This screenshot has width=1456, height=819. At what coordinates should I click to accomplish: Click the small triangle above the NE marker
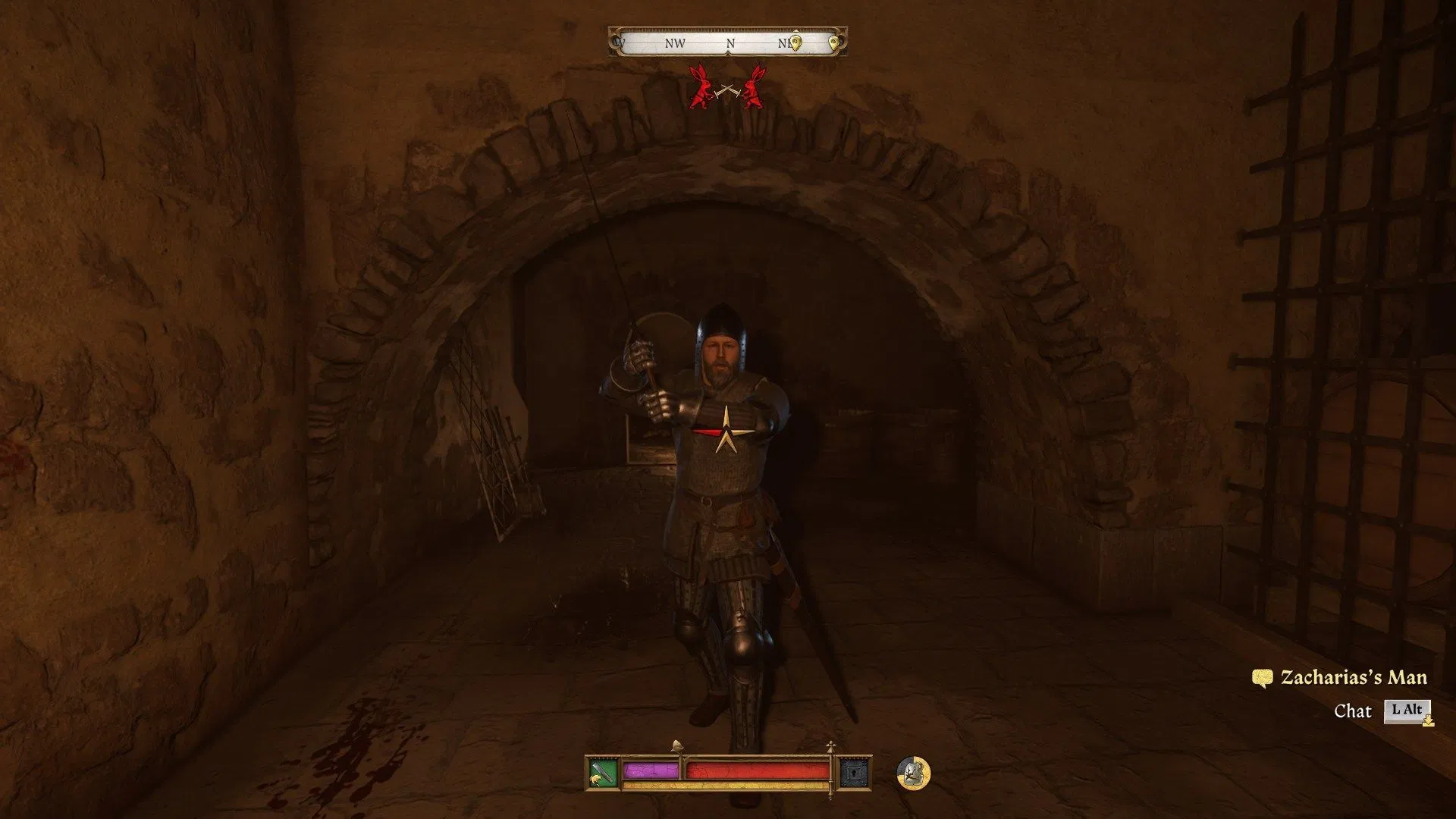(796, 30)
